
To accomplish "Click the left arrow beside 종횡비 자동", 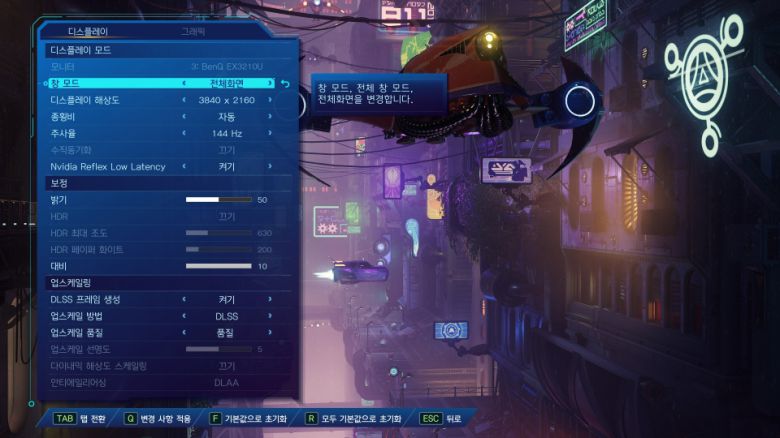I will [184, 116].
